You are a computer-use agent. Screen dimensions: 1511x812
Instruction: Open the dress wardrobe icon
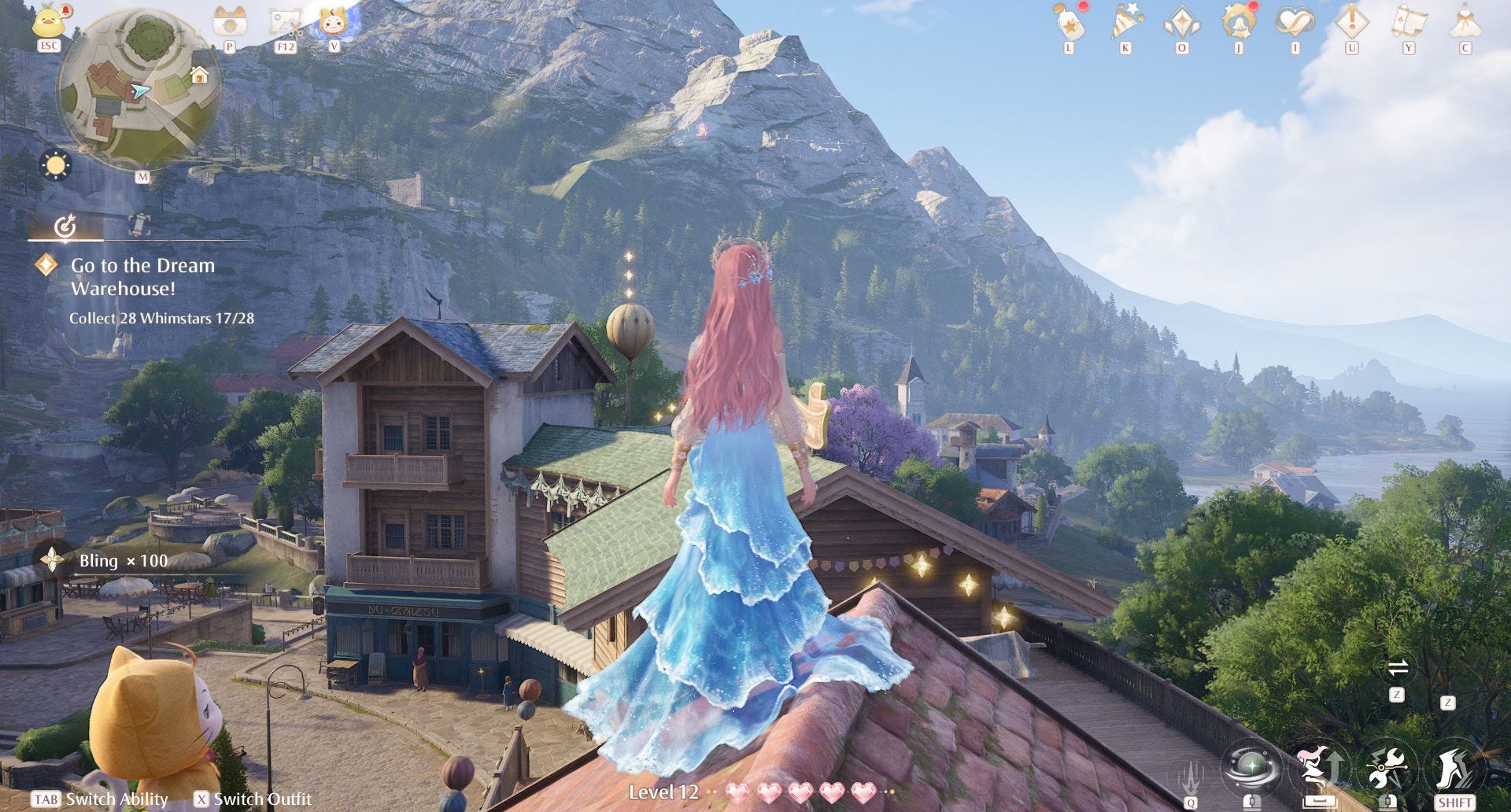click(1465, 22)
